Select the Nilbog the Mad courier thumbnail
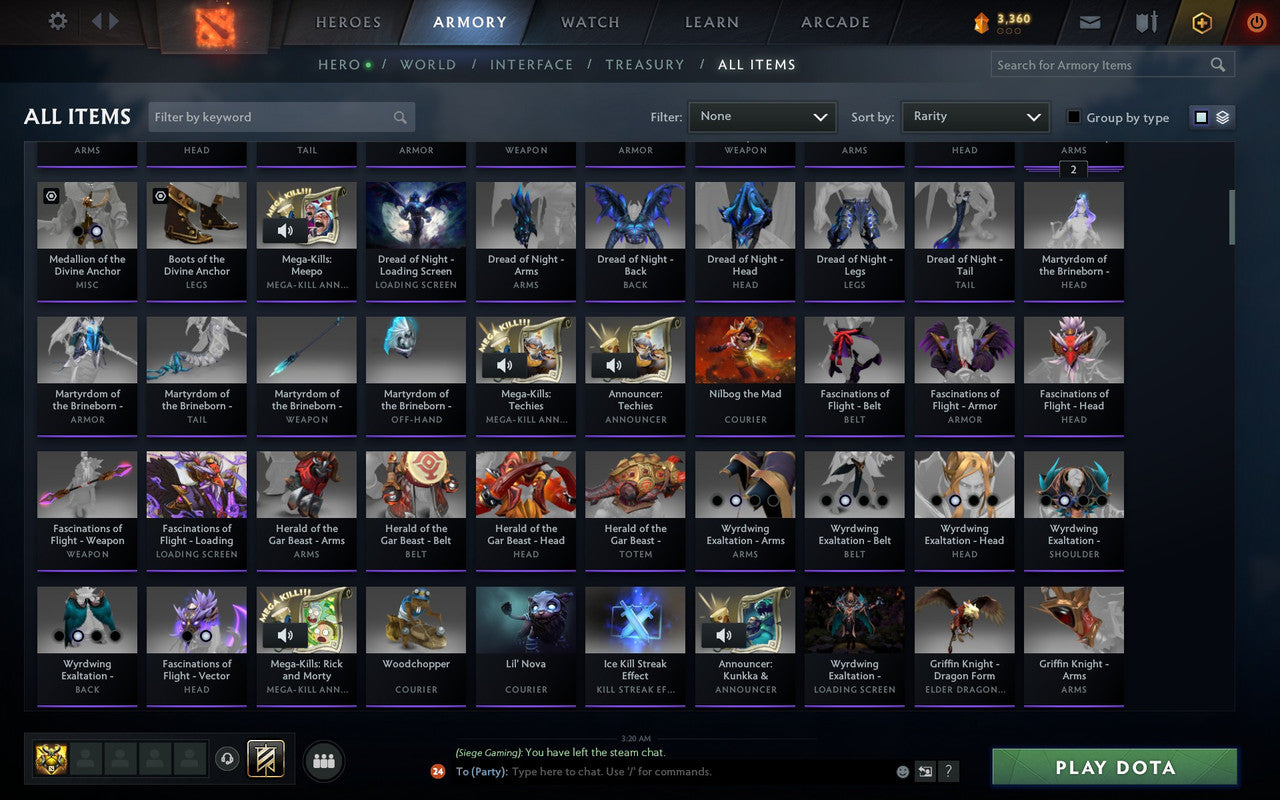Viewport: 1280px width, 800px height. [x=744, y=347]
